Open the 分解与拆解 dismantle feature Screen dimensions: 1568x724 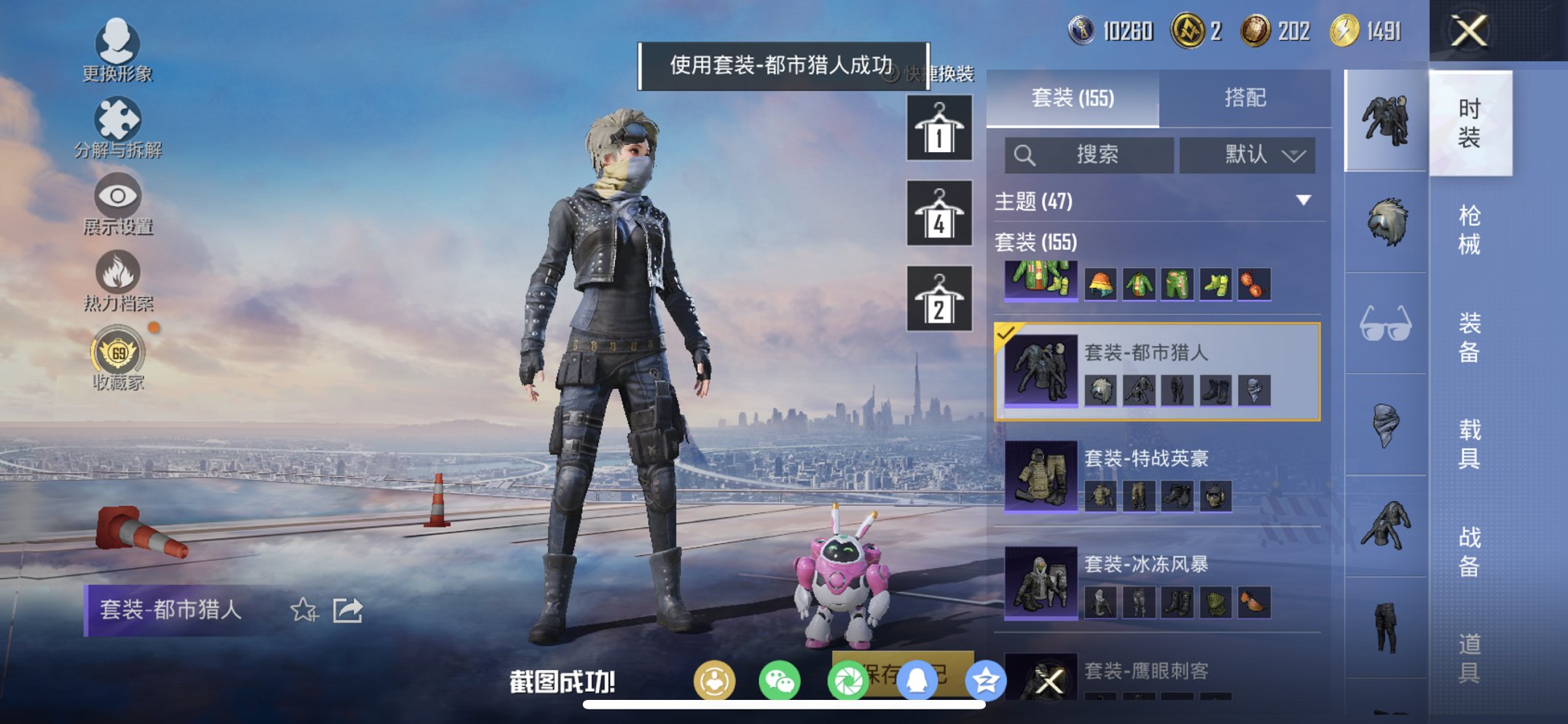[119, 119]
